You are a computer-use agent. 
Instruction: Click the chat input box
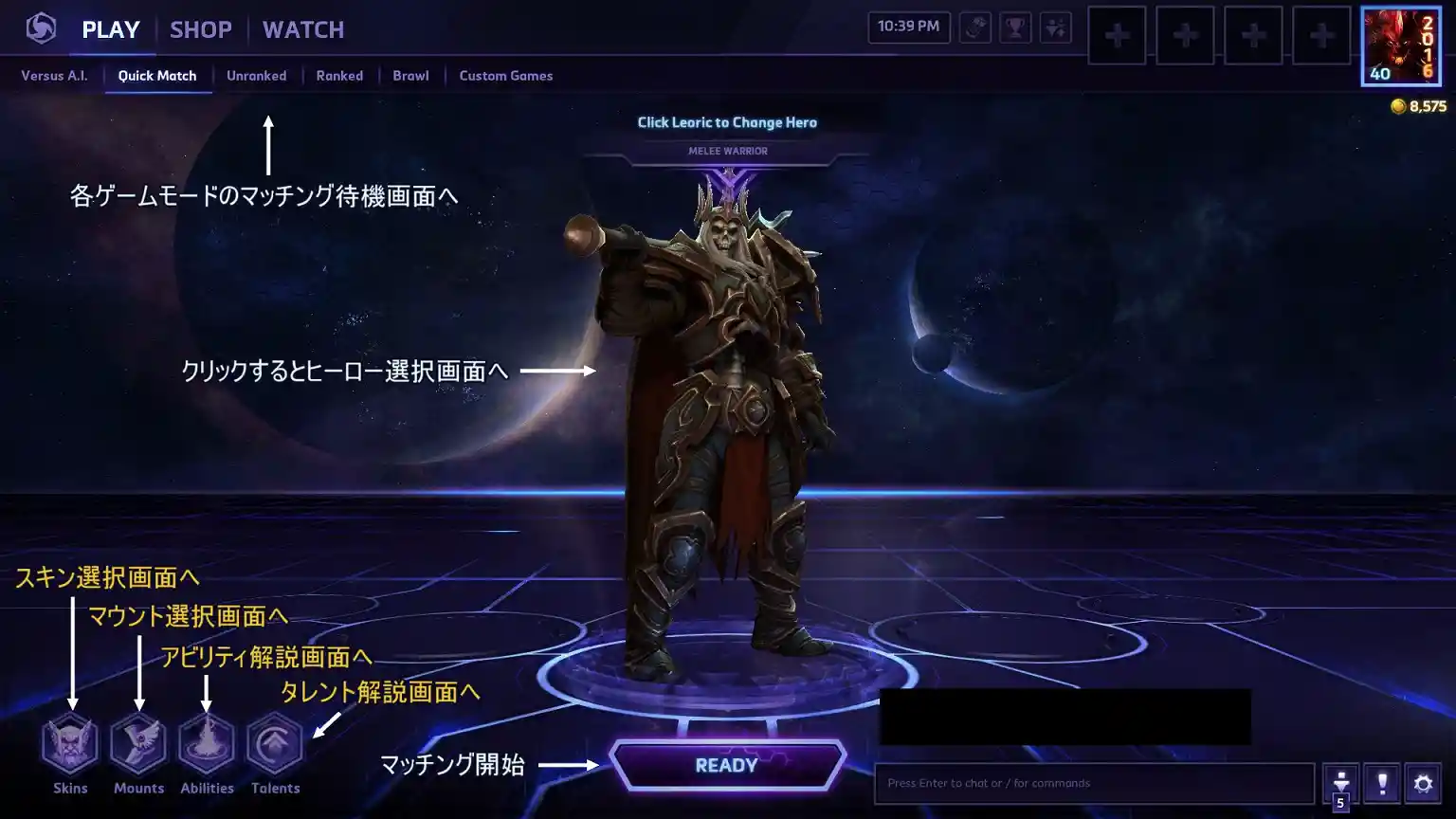tap(1093, 783)
